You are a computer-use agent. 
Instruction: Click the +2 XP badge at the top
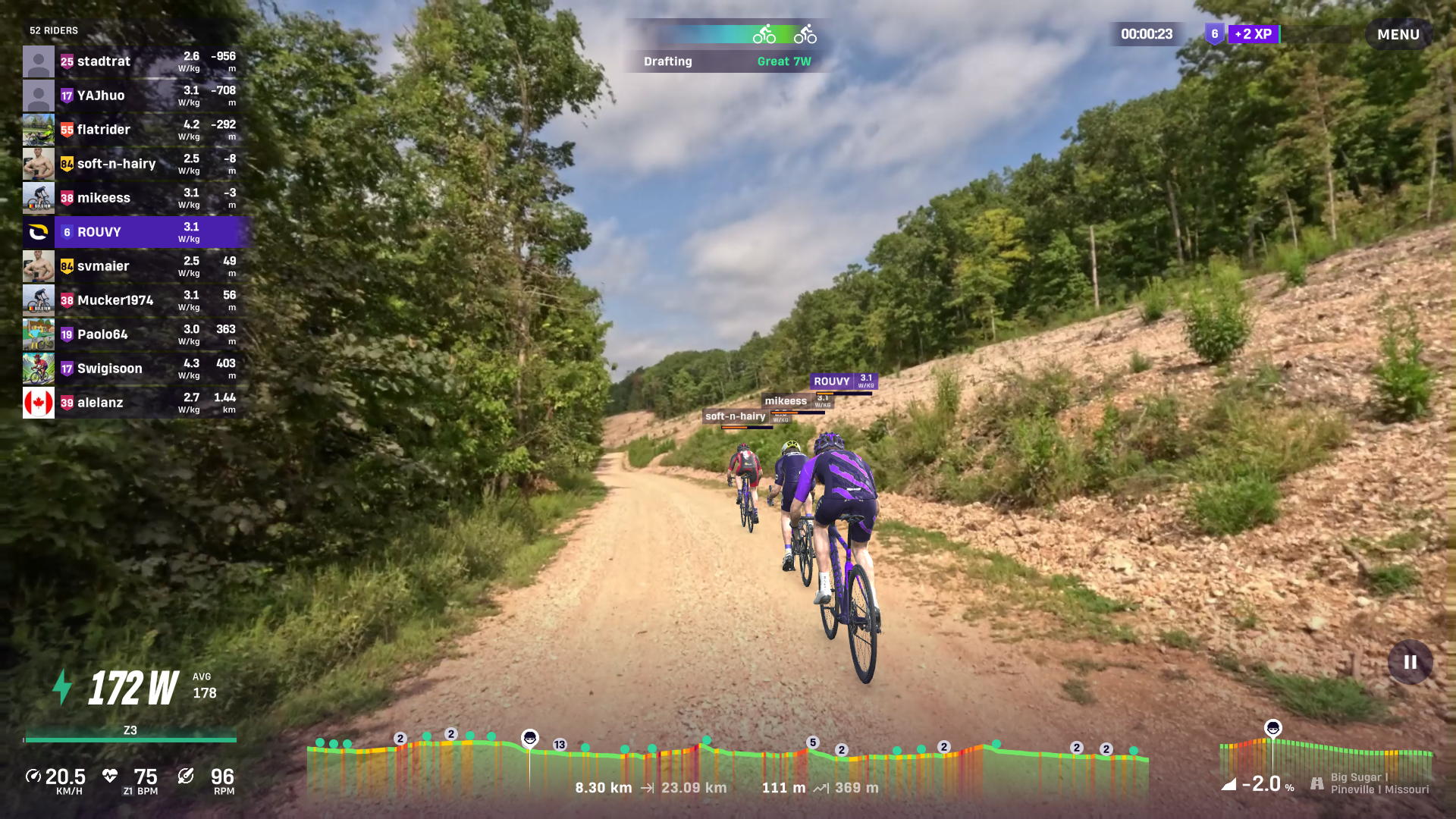pos(1255,33)
